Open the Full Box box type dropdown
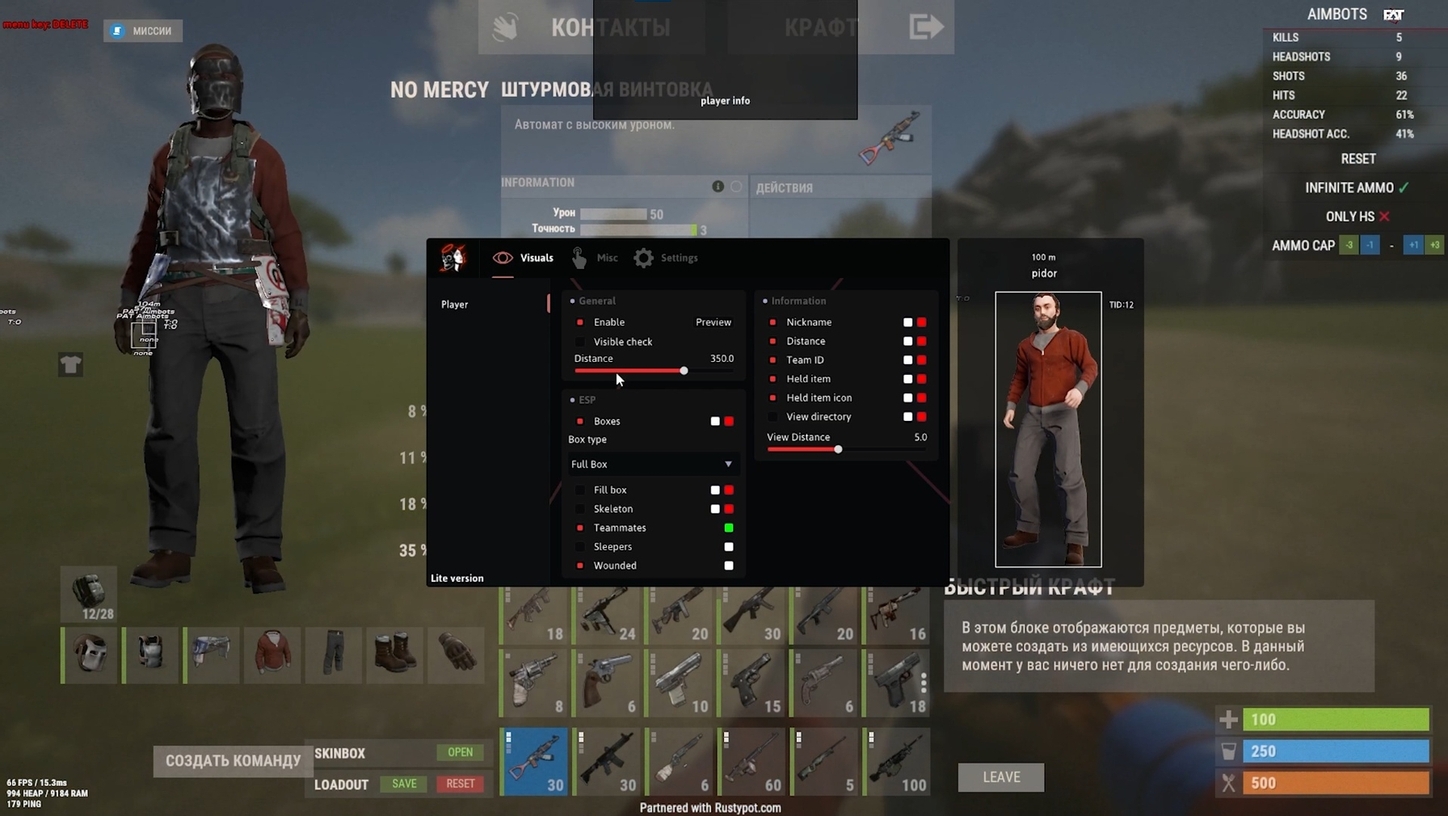Image resolution: width=1448 pixels, height=816 pixels. (651, 464)
